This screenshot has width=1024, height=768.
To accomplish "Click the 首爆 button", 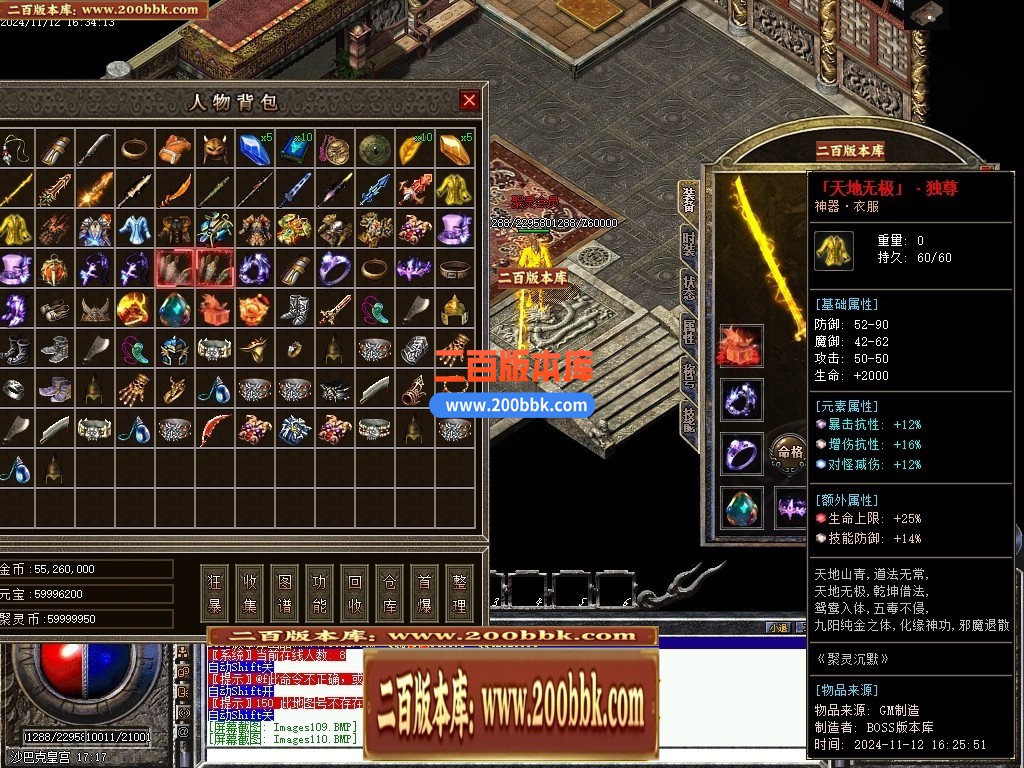I will click(425, 593).
